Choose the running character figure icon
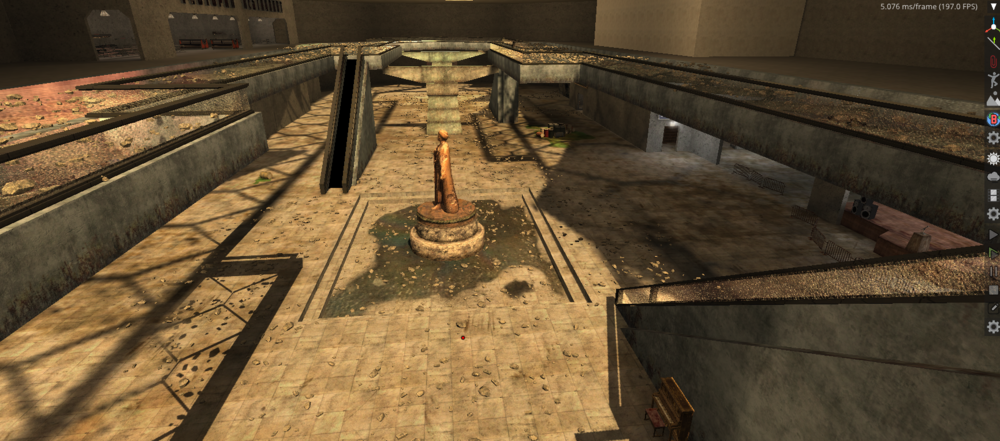 pyautogui.click(x=993, y=80)
